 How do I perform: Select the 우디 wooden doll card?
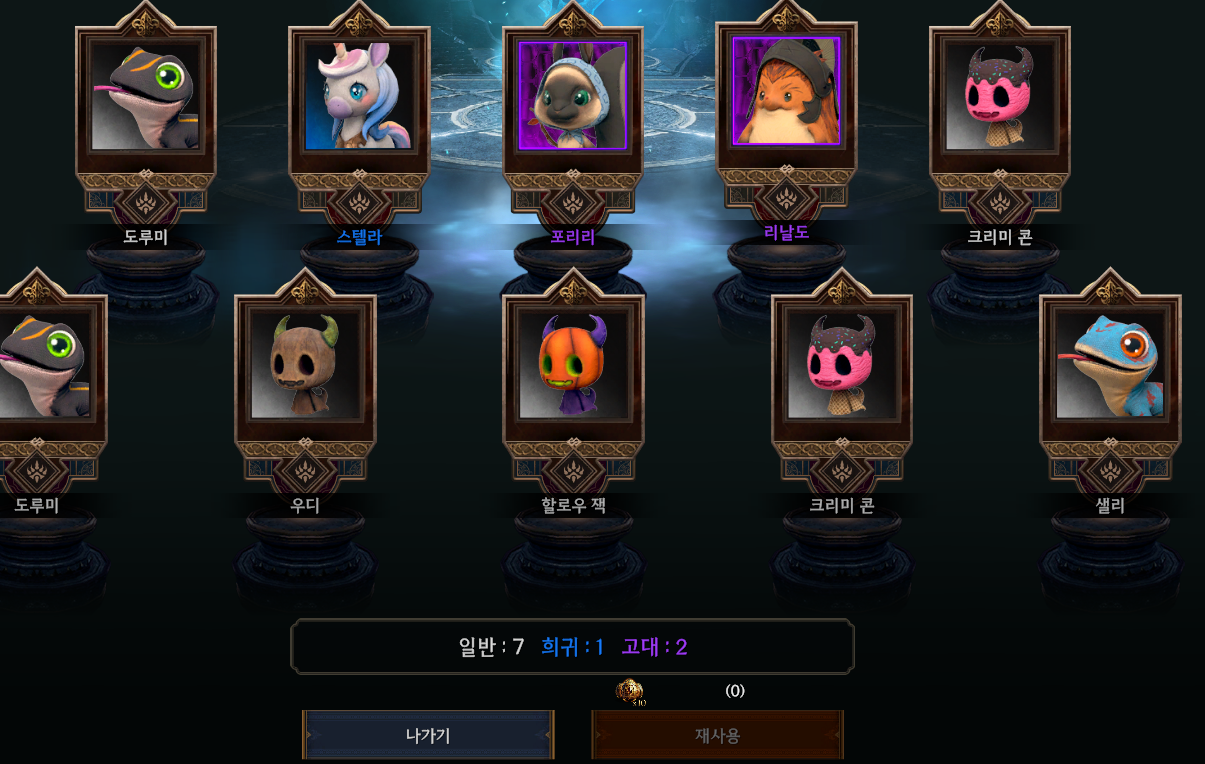pos(305,364)
